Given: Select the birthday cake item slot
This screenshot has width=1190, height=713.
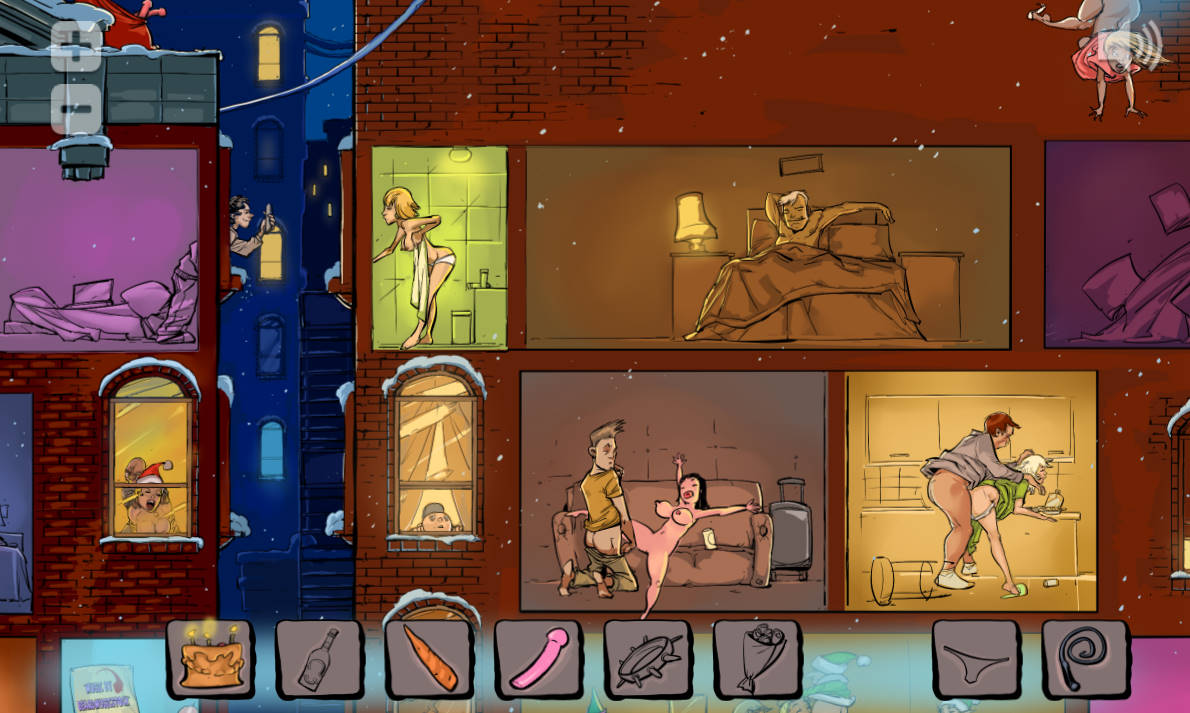Looking at the screenshot, I should pos(210,657).
